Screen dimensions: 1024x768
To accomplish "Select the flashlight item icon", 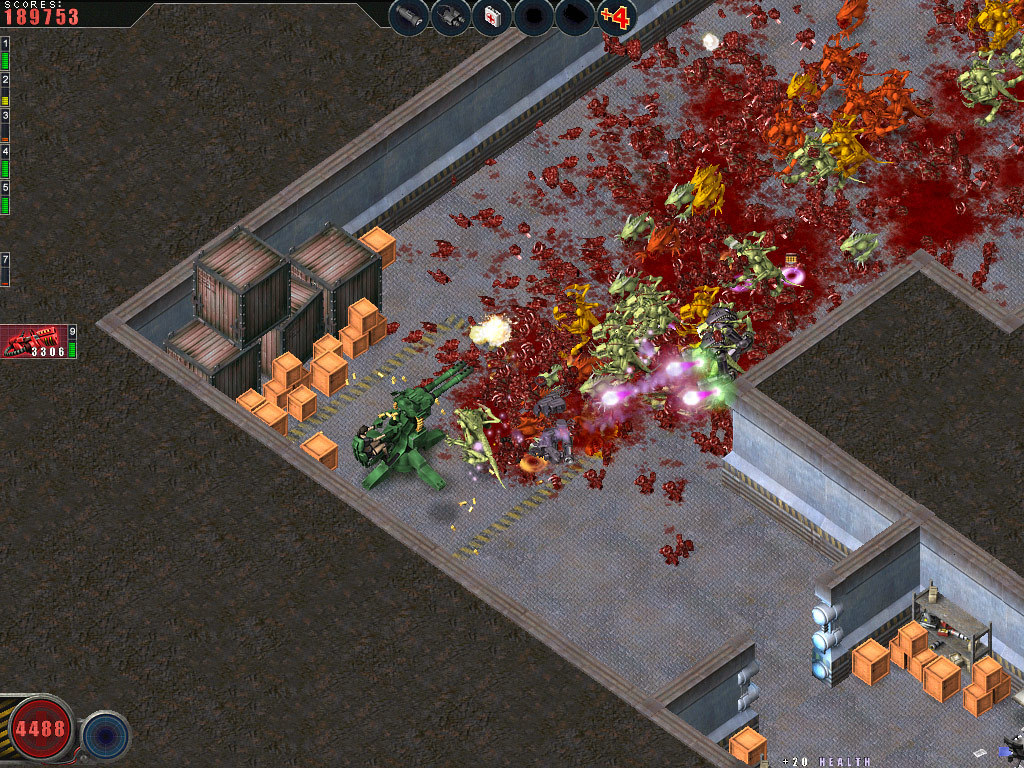I will pos(409,16).
